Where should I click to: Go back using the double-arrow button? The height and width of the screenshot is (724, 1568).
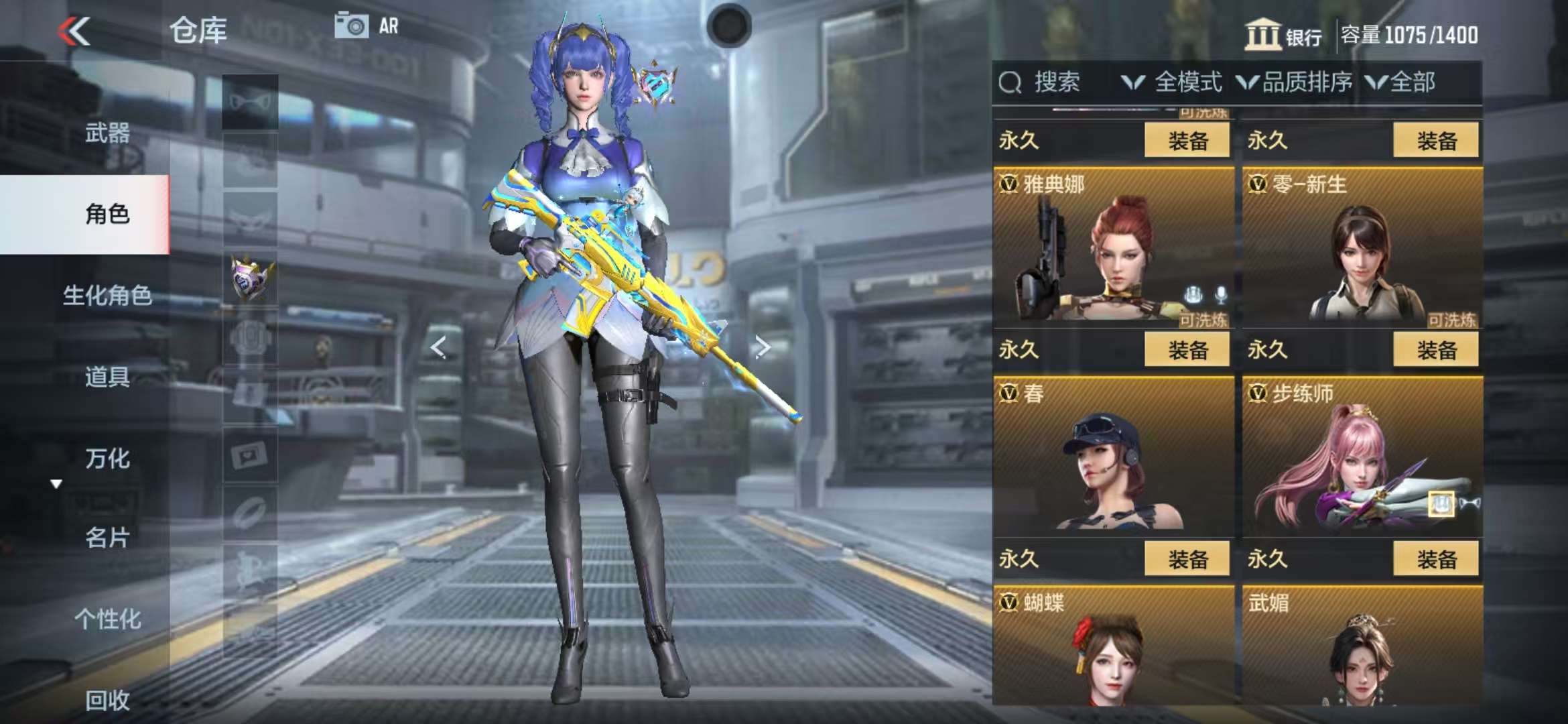(74, 31)
